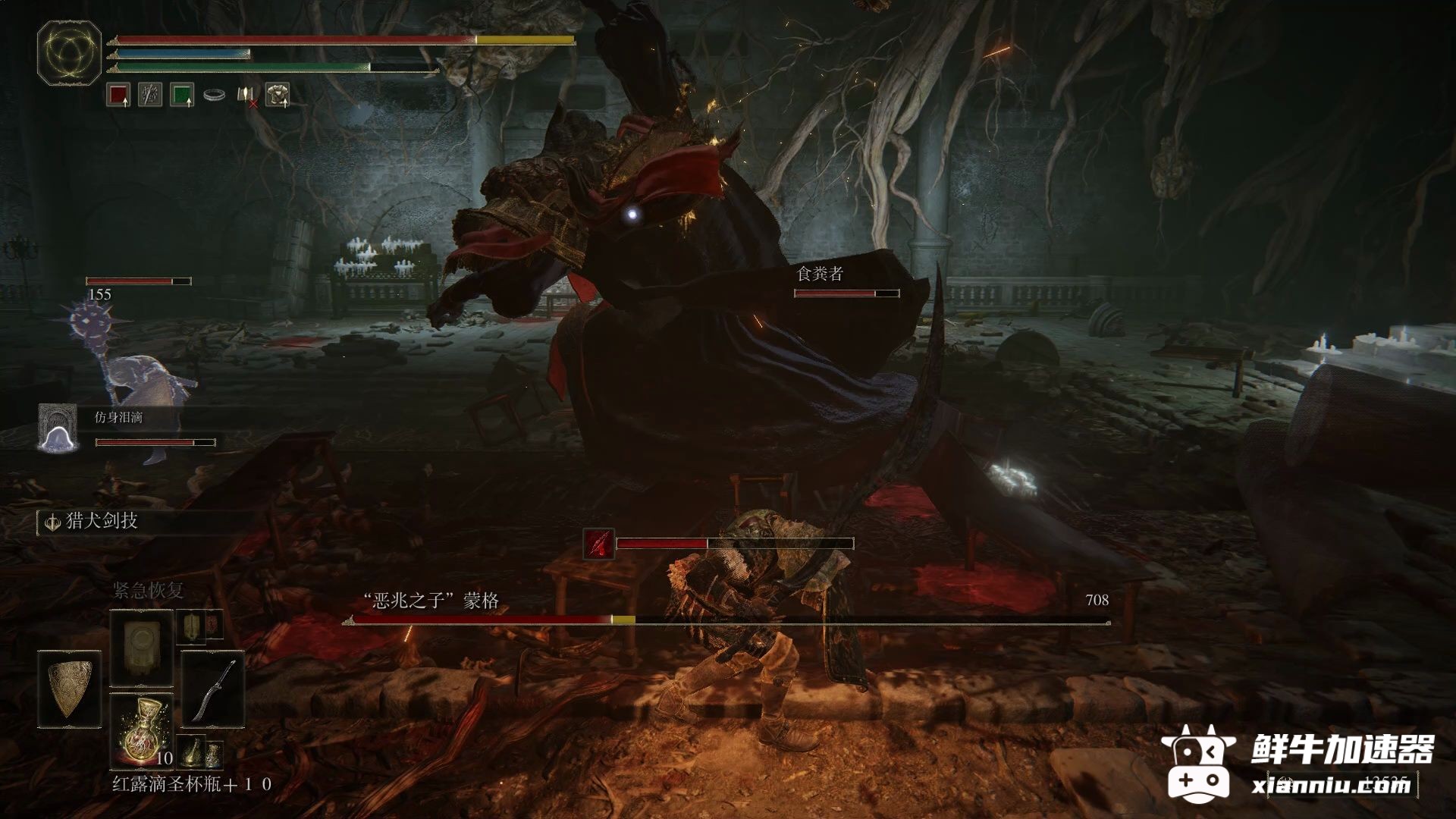1456x819 pixels.
Task: Select the red square buff icon
Action: click(x=118, y=96)
